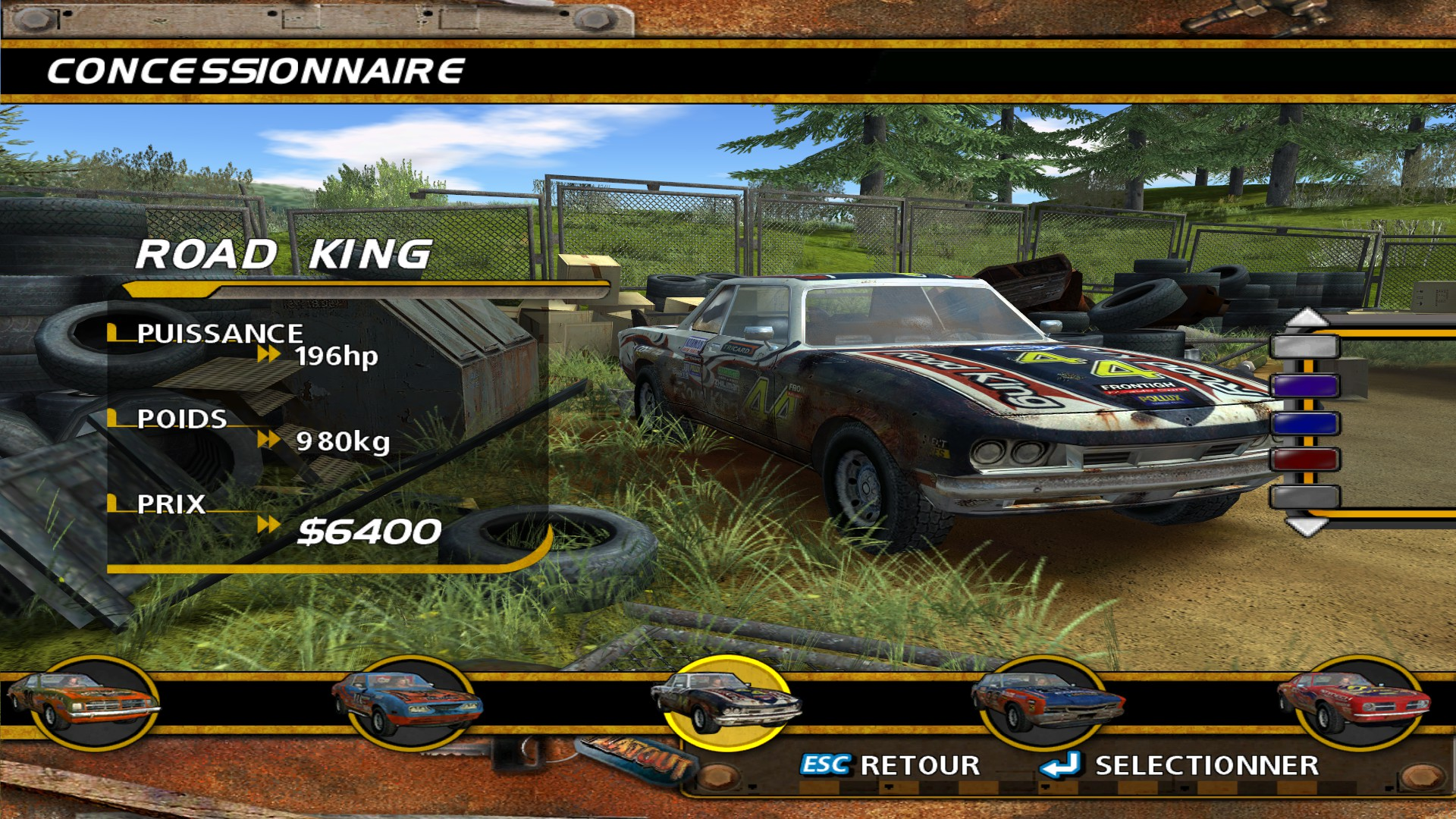The height and width of the screenshot is (819, 1456).
Task: Click the up arrow above color swatches
Action: (1306, 318)
